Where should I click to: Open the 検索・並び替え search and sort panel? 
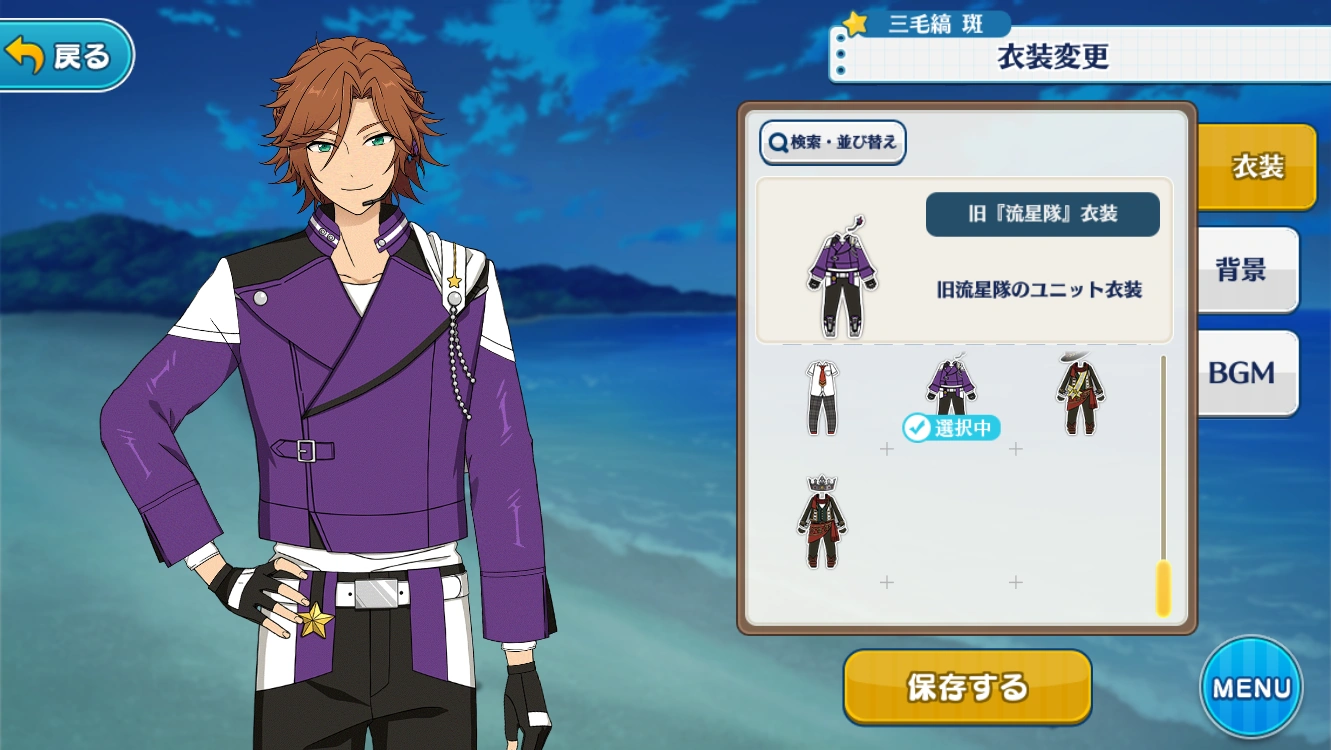832,143
